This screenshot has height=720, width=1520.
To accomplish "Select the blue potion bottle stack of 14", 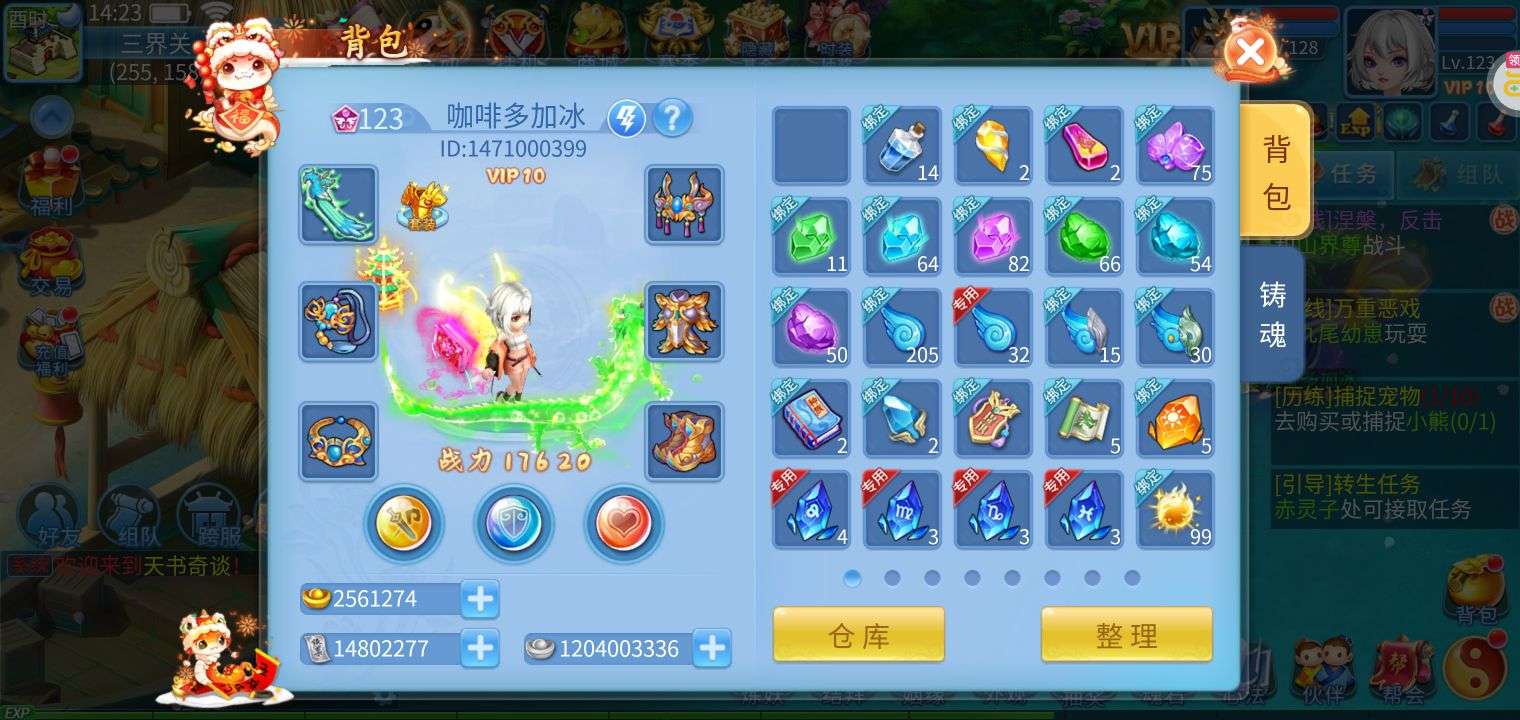I will pos(902,146).
